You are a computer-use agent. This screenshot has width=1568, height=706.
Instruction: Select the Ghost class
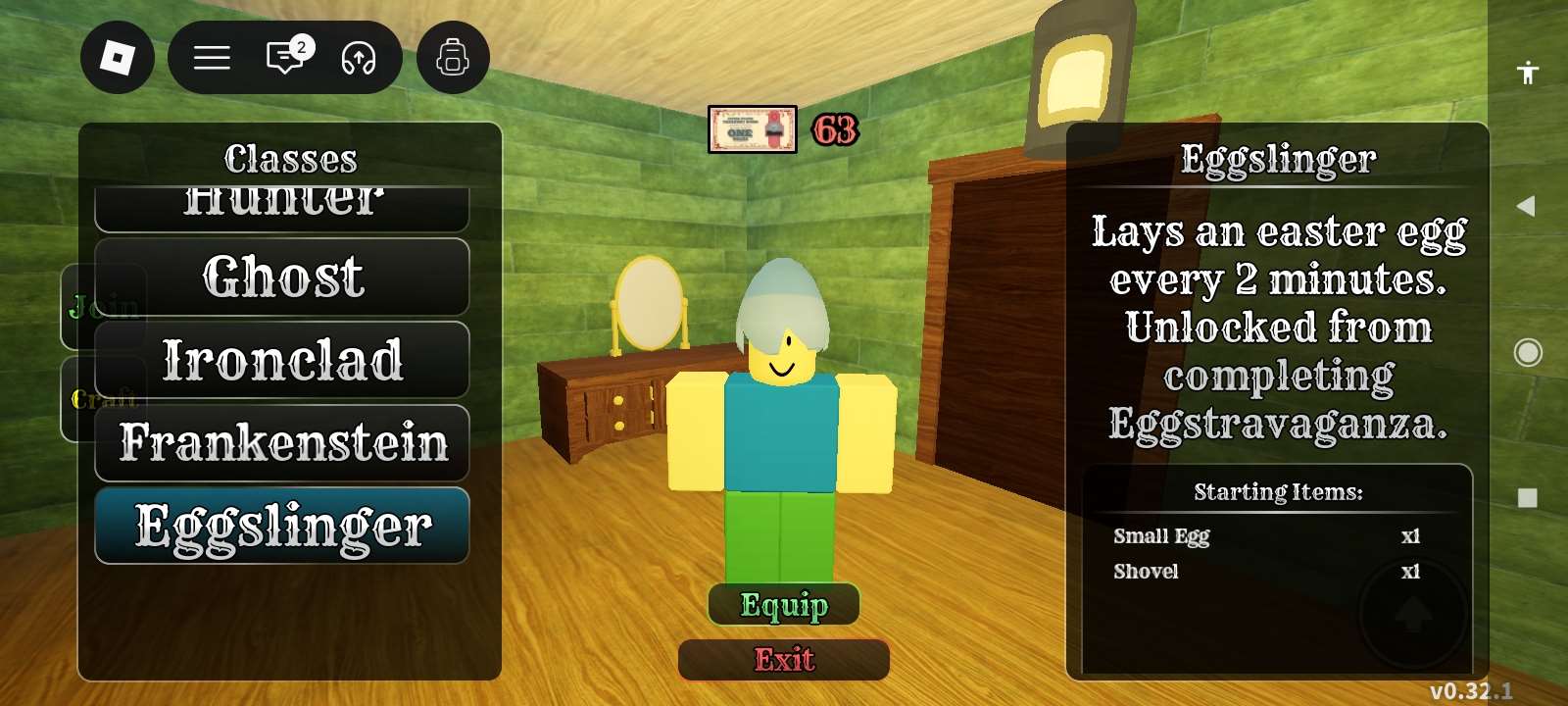282,277
